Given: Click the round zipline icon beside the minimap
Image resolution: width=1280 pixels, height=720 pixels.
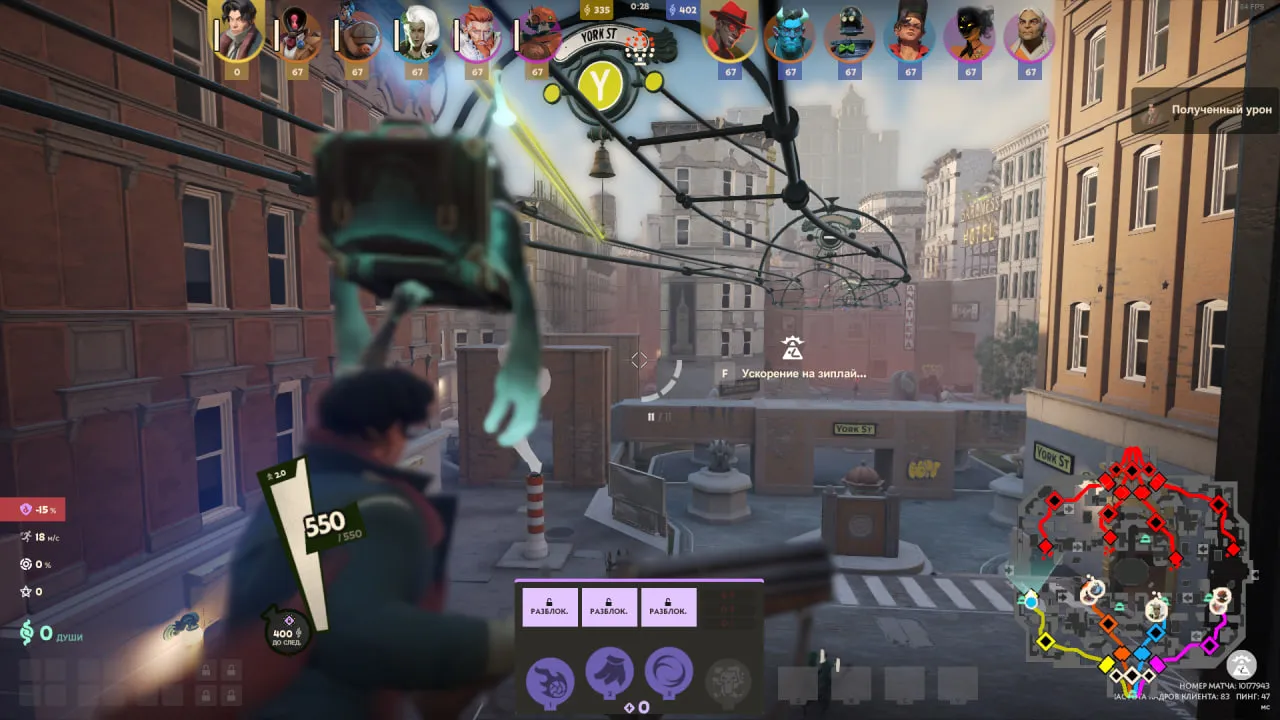Looking at the screenshot, I should pyautogui.click(x=1242, y=664).
